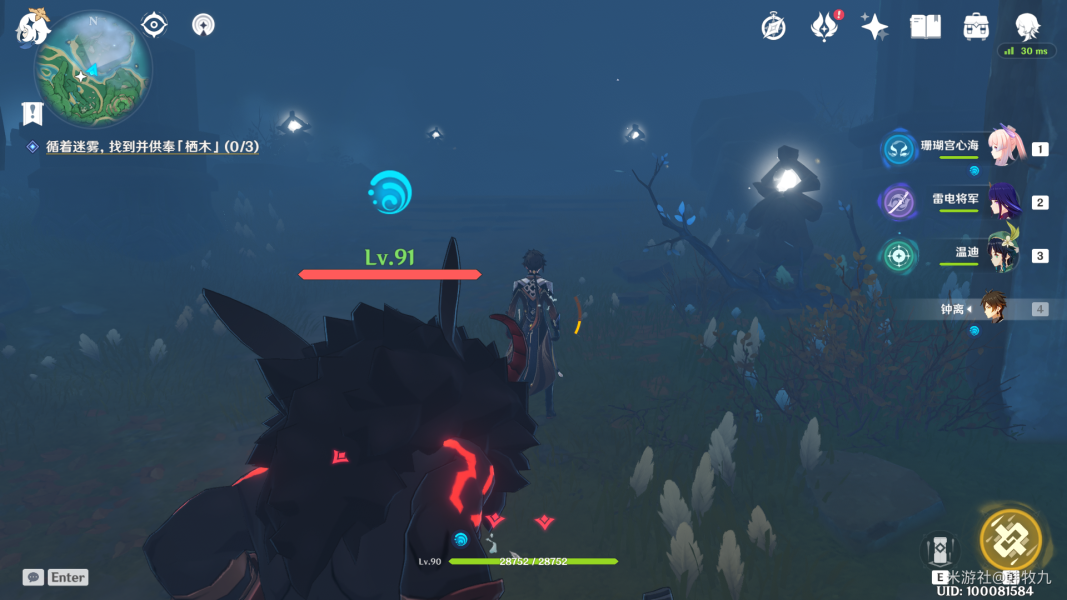The height and width of the screenshot is (600, 1067).
Task: Click the signal-rings icon with a star
Action: (203, 24)
